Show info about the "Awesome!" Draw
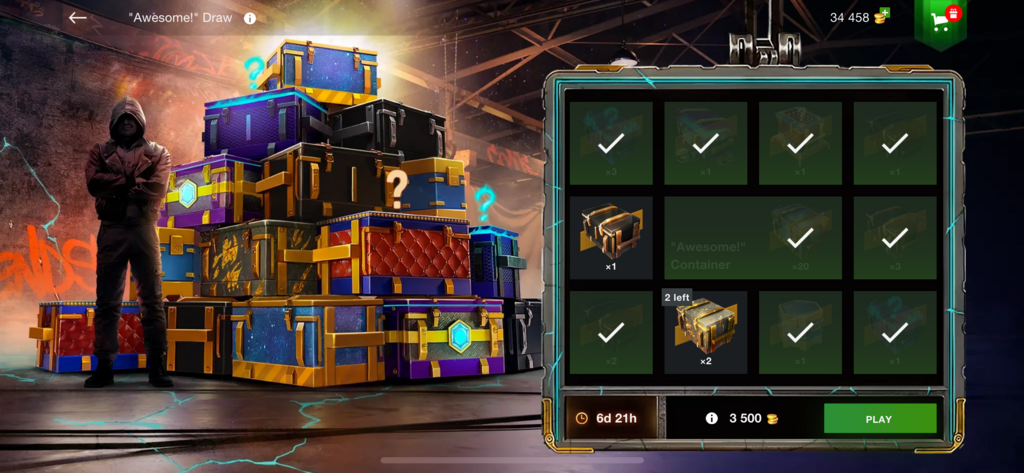This screenshot has width=1024, height=473. pos(250,18)
